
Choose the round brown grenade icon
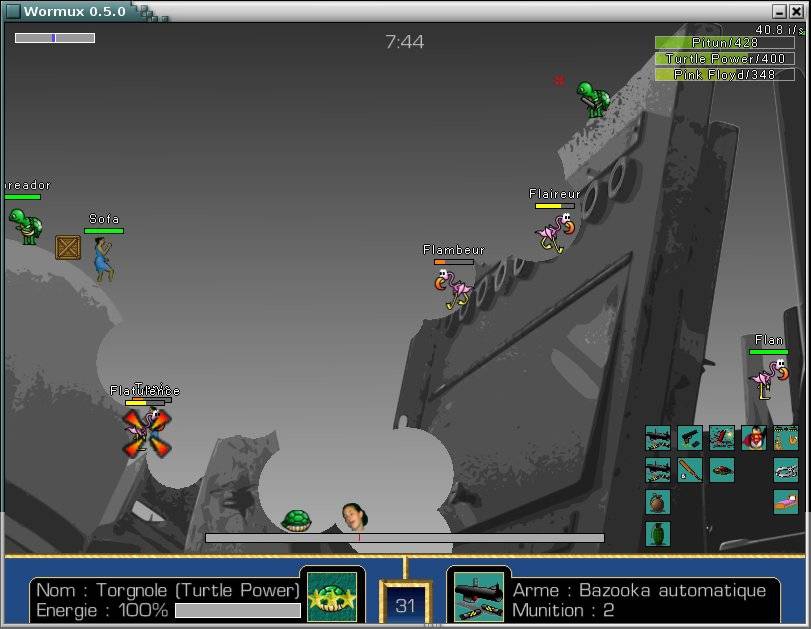[658, 502]
